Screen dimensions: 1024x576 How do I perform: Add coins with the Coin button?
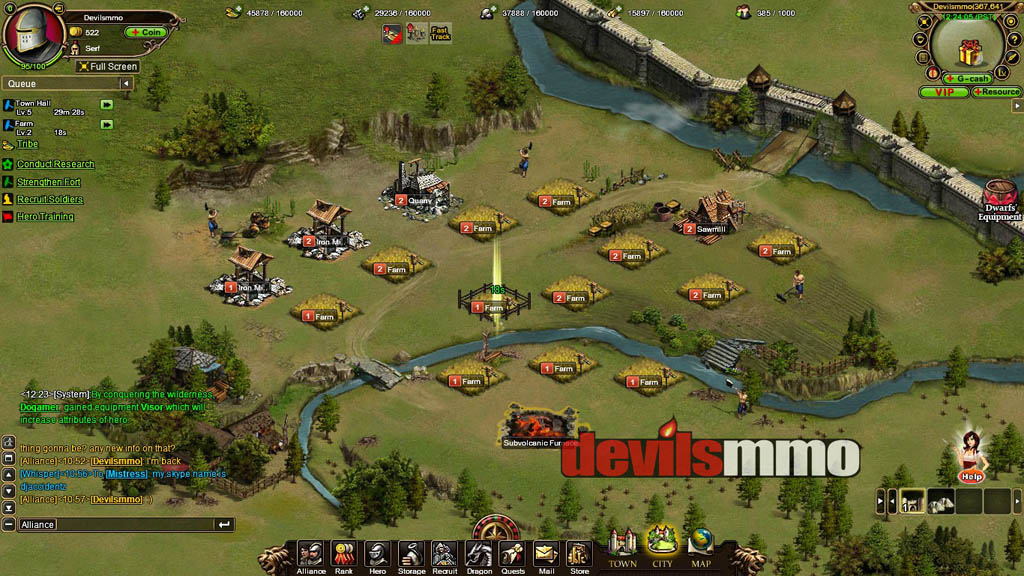pyautogui.click(x=146, y=32)
